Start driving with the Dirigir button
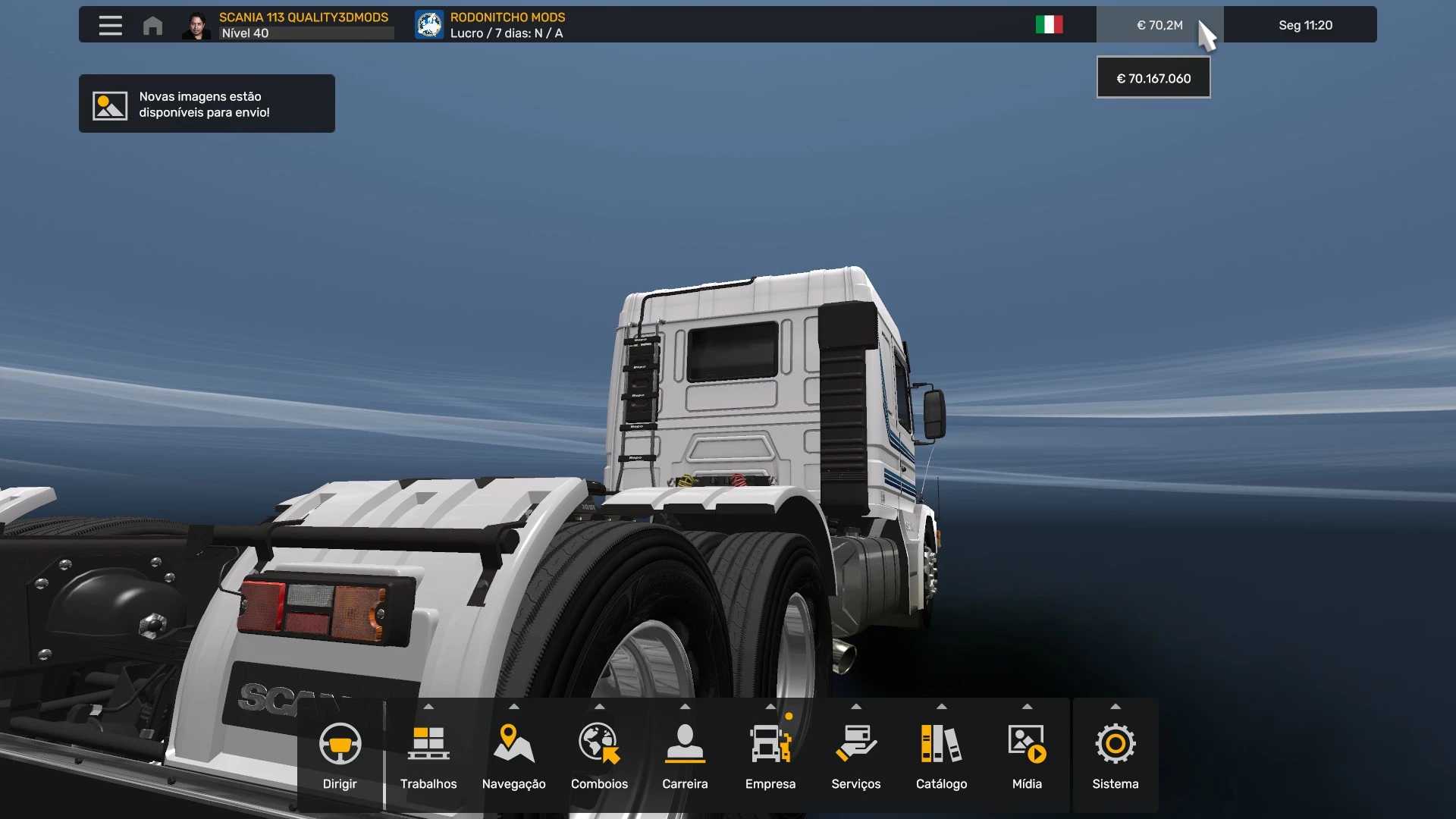This screenshot has width=1456, height=819. click(340, 755)
